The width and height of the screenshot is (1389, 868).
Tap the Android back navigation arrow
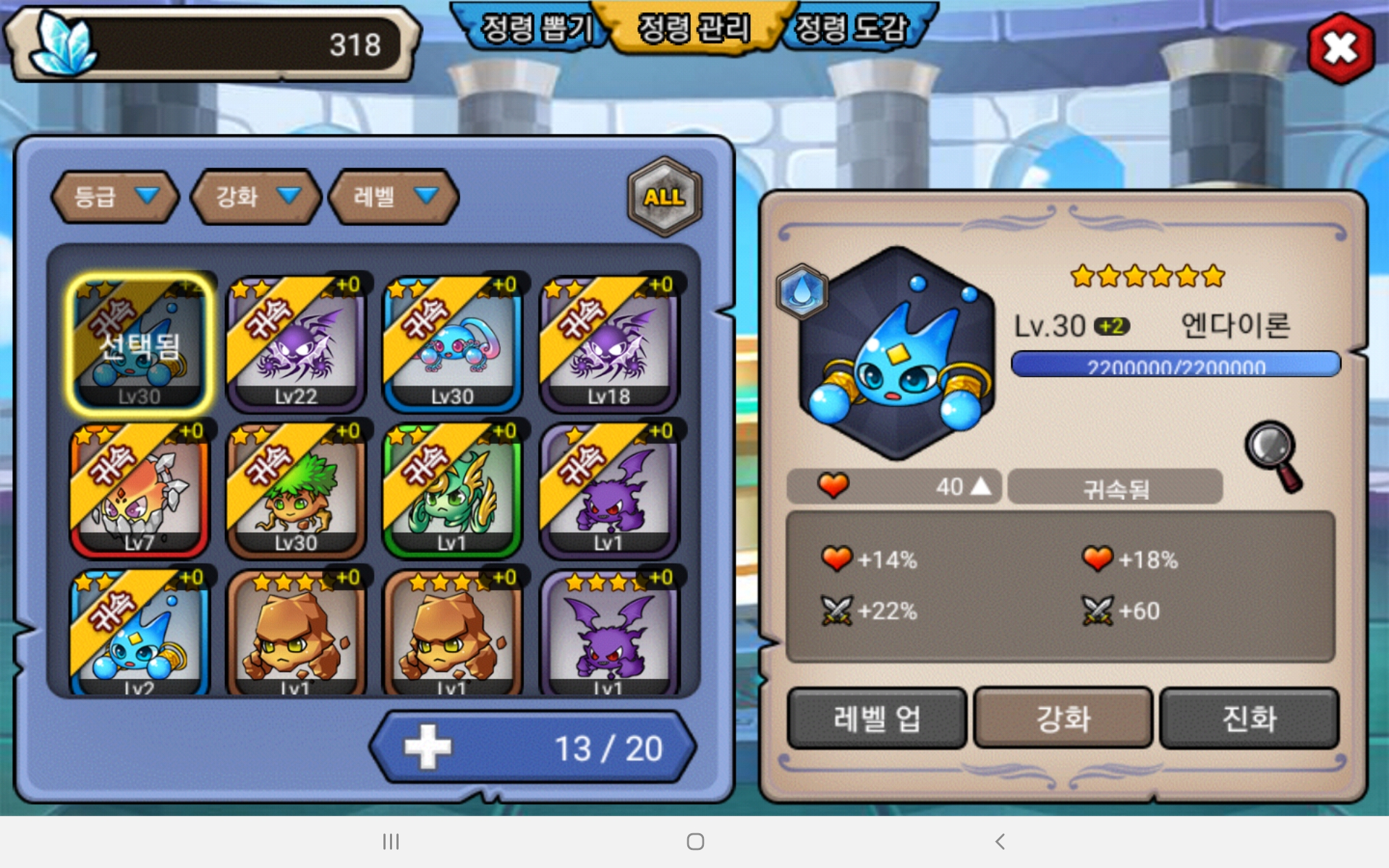coord(1000,841)
